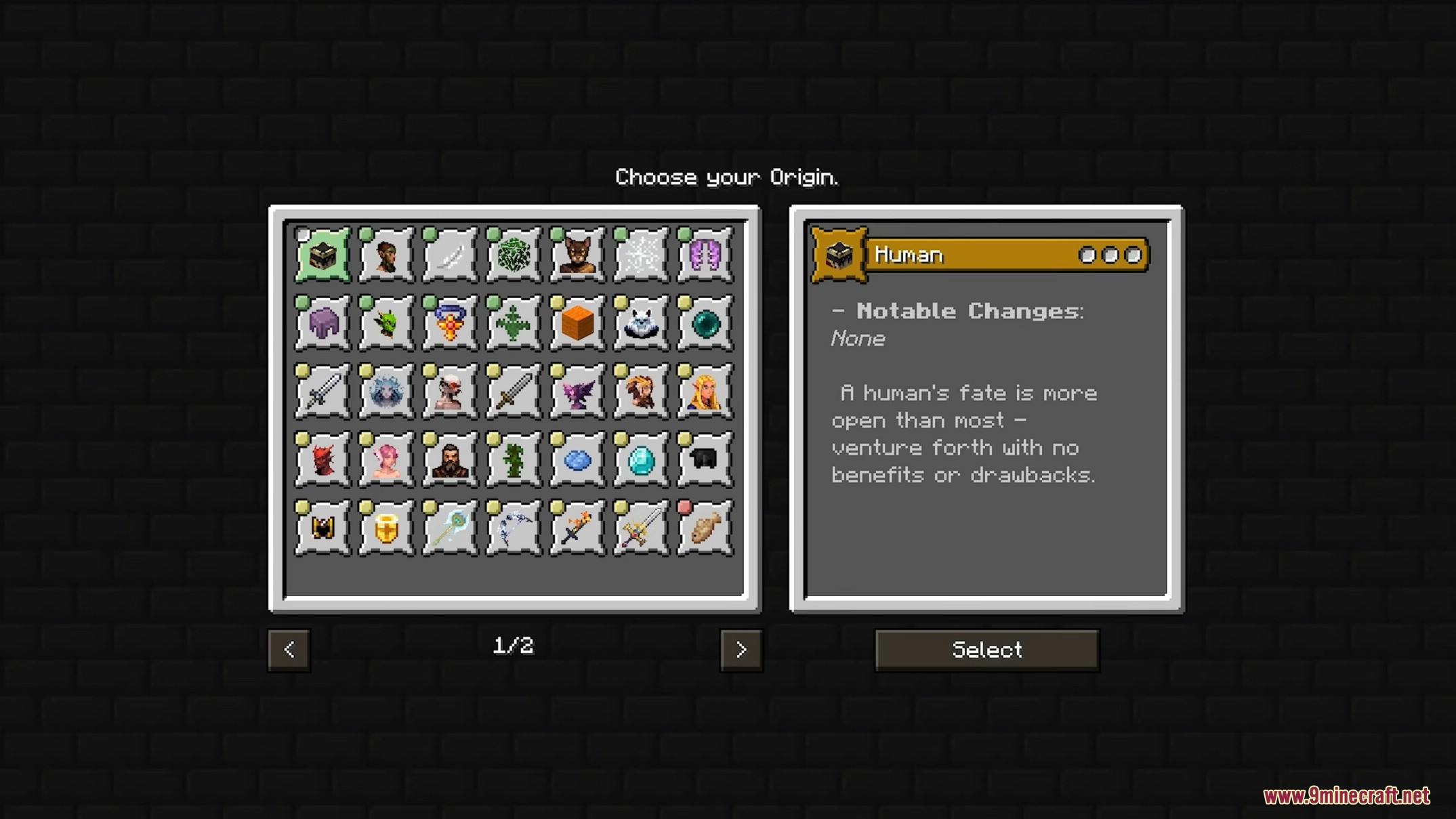1456x819 pixels.
Task: Pick the cat-faced origin portrait
Action: (577, 255)
